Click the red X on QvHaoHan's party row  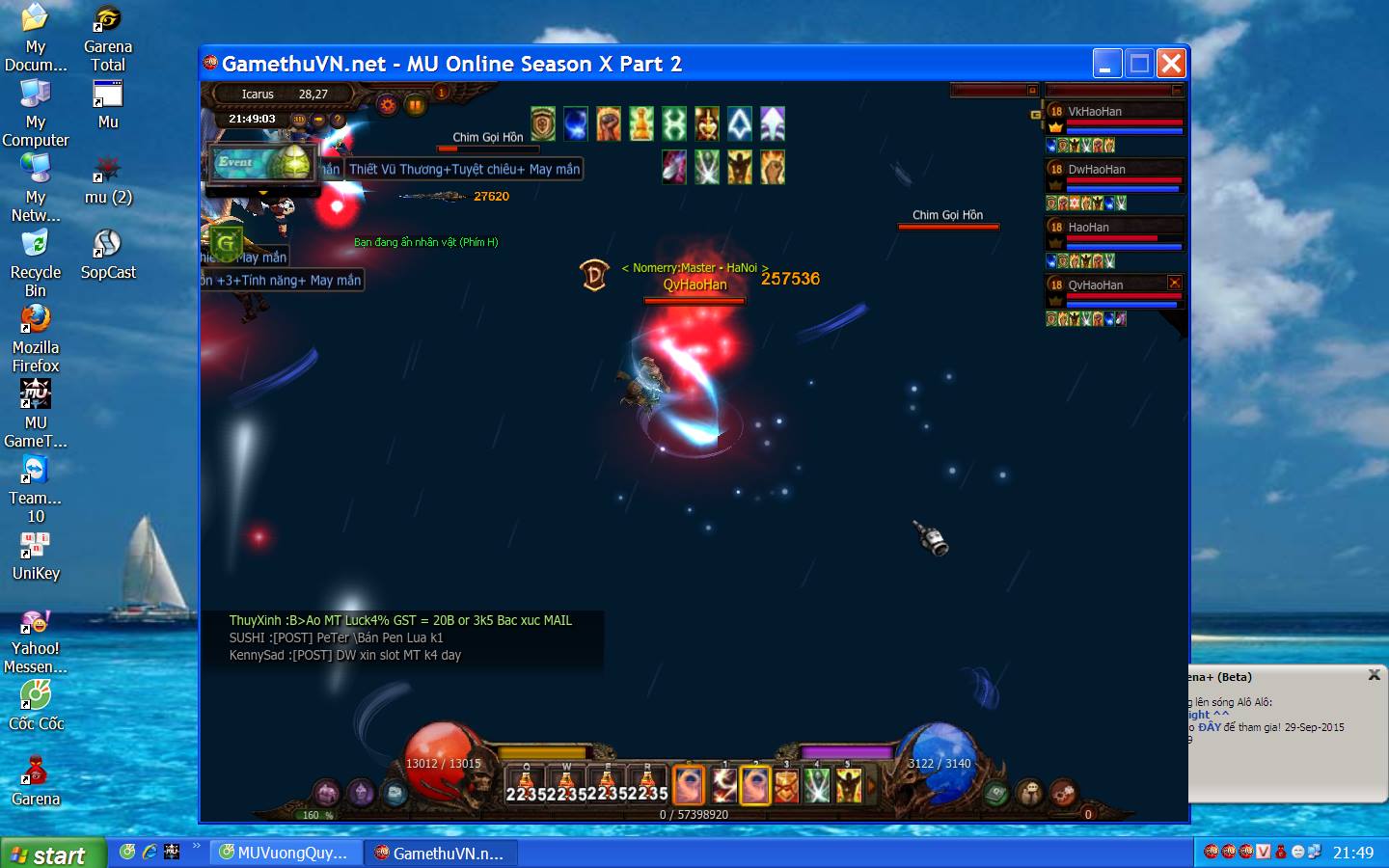(x=1174, y=283)
